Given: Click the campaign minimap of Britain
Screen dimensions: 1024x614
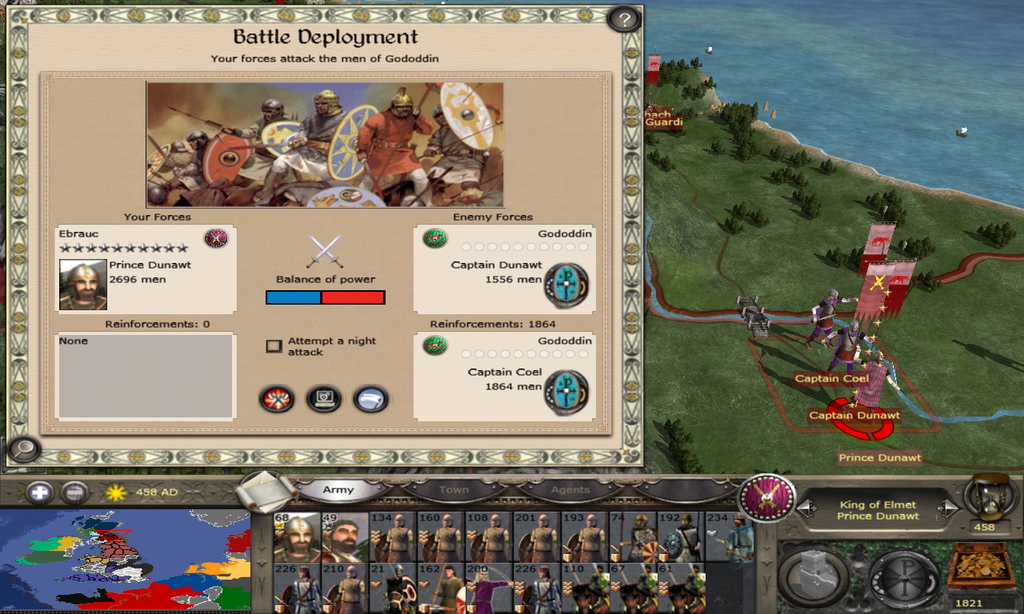Looking at the screenshot, I should 125,560.
